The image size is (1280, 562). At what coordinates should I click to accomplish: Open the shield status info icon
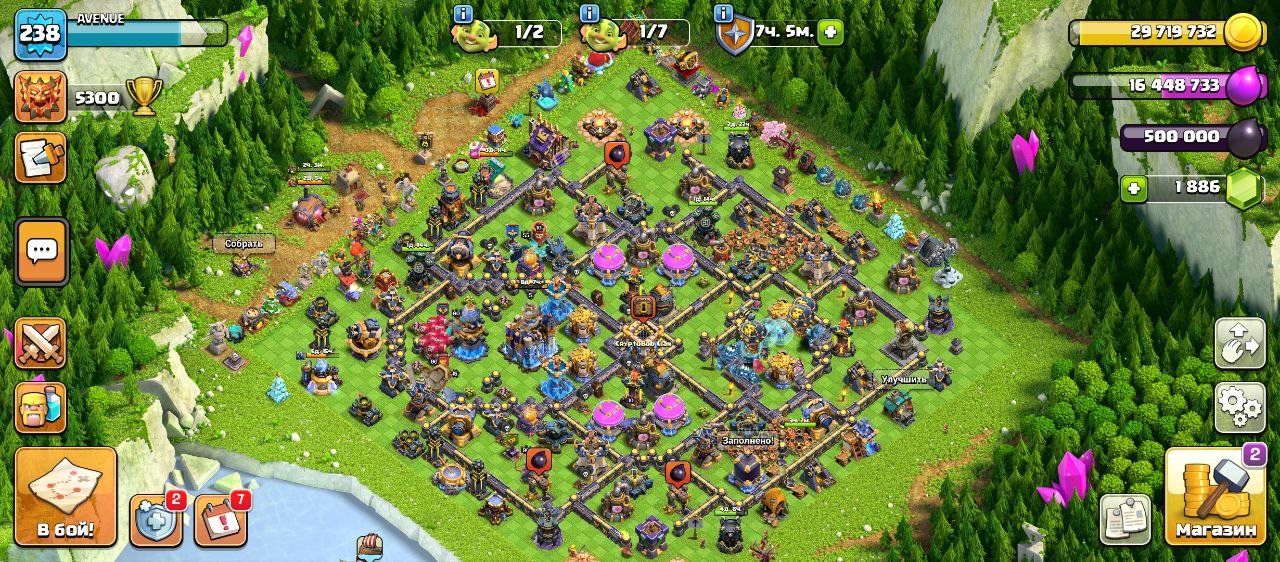pos(724,14)
